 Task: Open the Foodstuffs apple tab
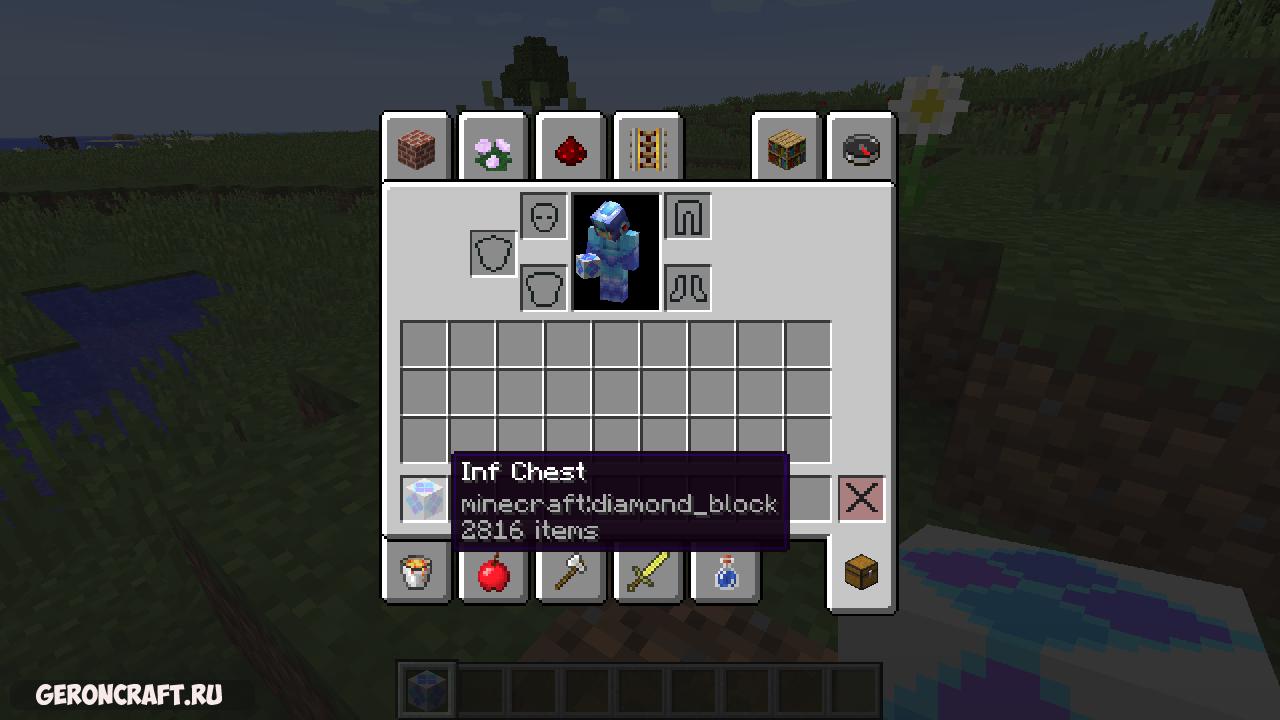(x=493, y=573)
